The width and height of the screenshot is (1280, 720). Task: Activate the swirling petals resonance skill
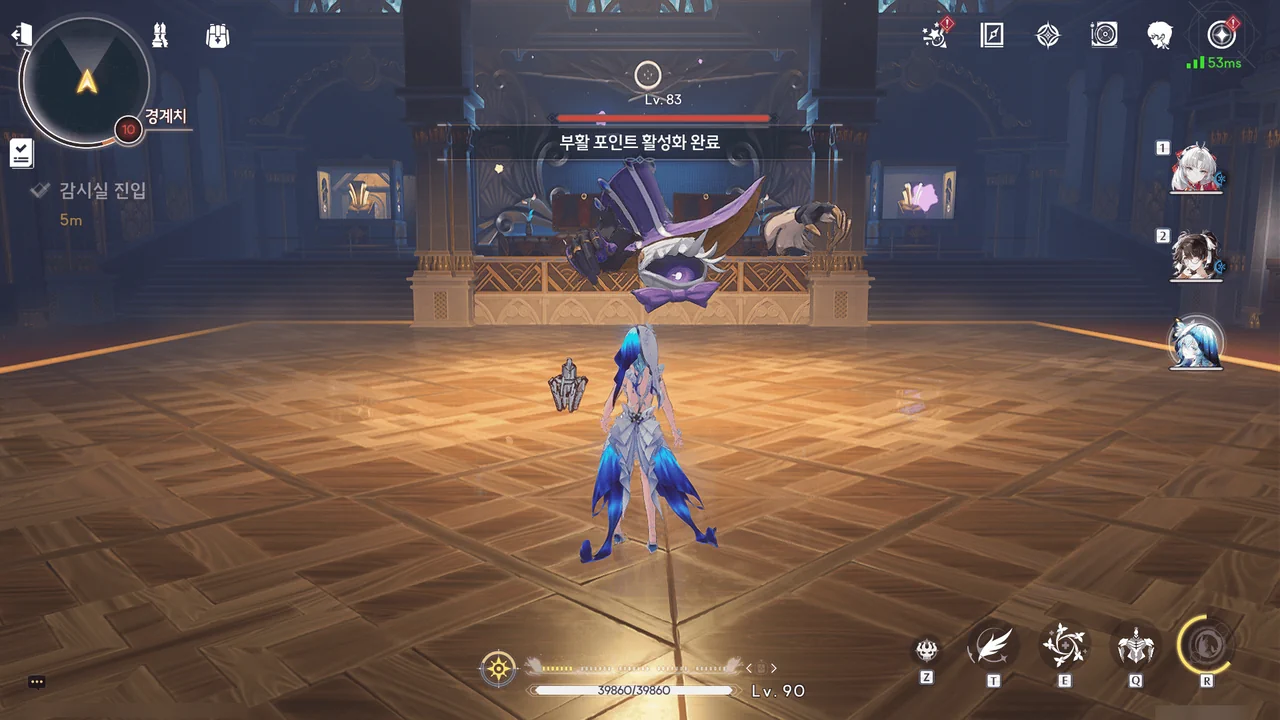click(x=1064, y=646)
